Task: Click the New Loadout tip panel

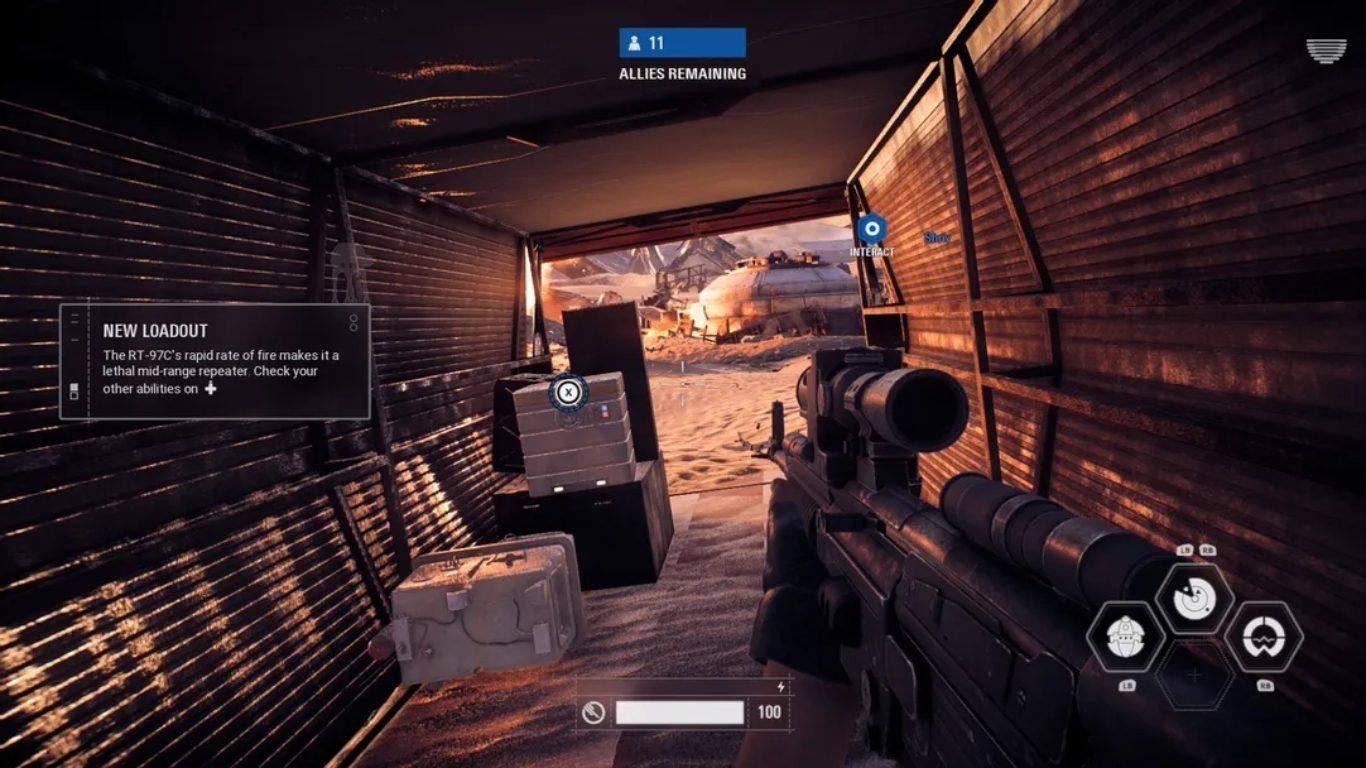Action: [x=215, y=361]
